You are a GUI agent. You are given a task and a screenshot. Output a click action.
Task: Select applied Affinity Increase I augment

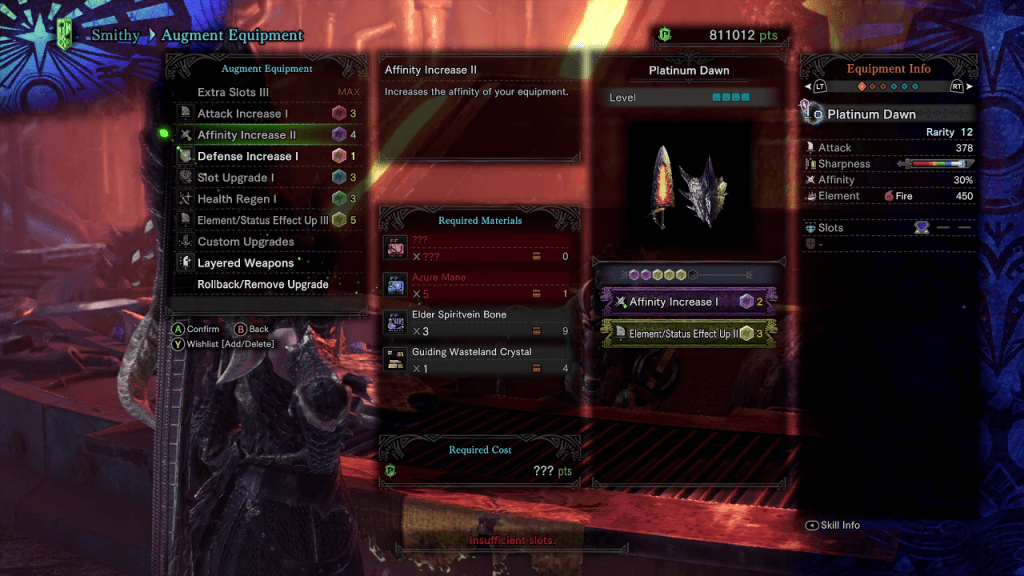click(x=687, y=302)
